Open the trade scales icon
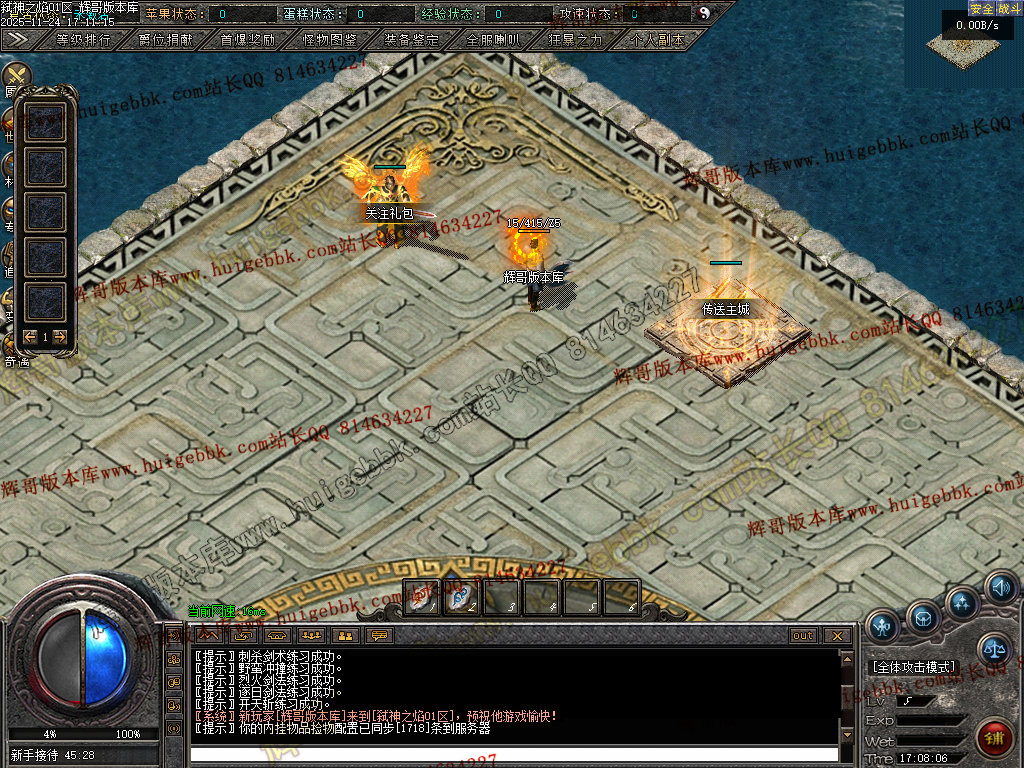The image size is (1024, 768). click(x=994, y=650)
